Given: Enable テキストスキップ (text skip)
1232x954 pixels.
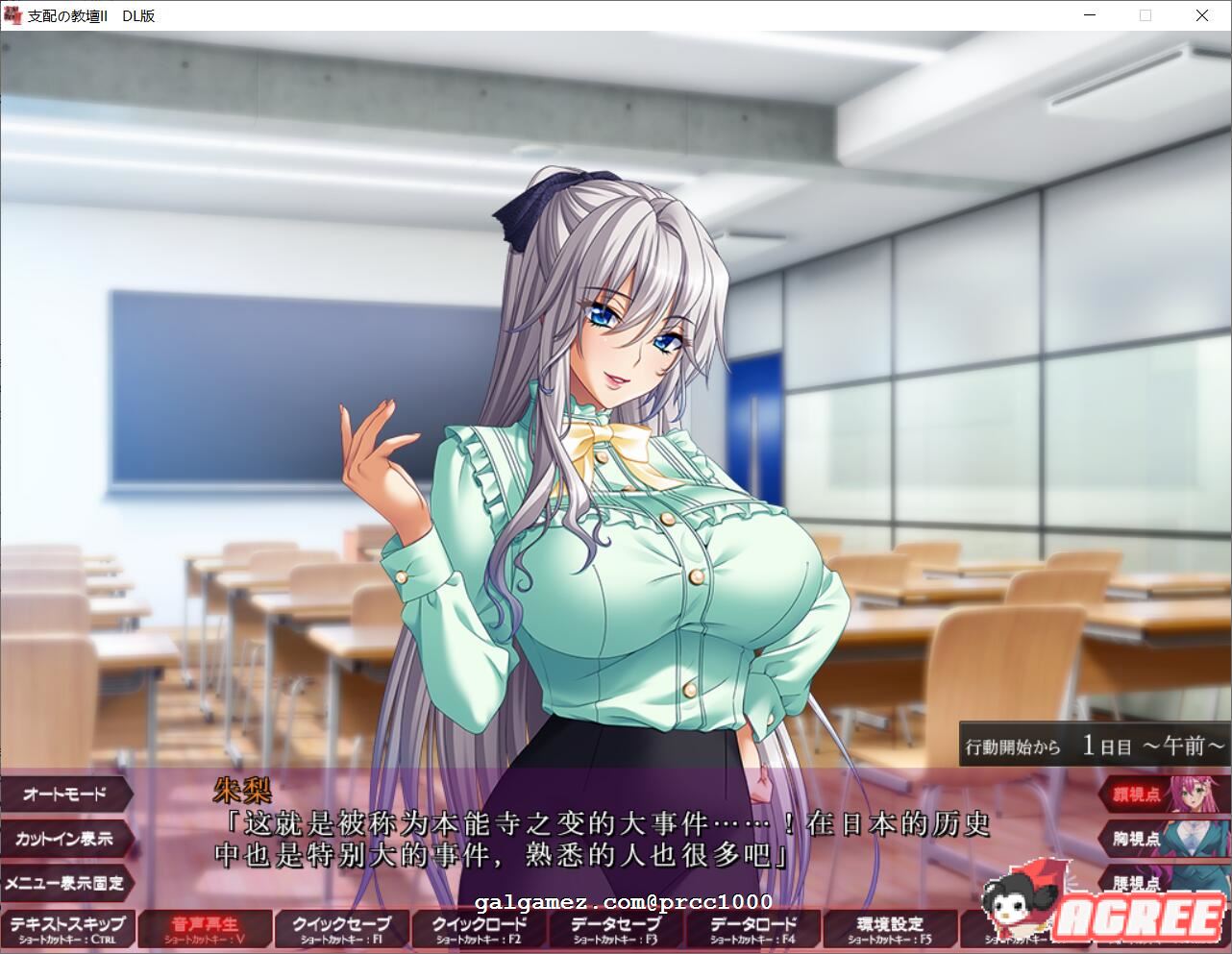Looking at the screenshot, I should (68, 928).
